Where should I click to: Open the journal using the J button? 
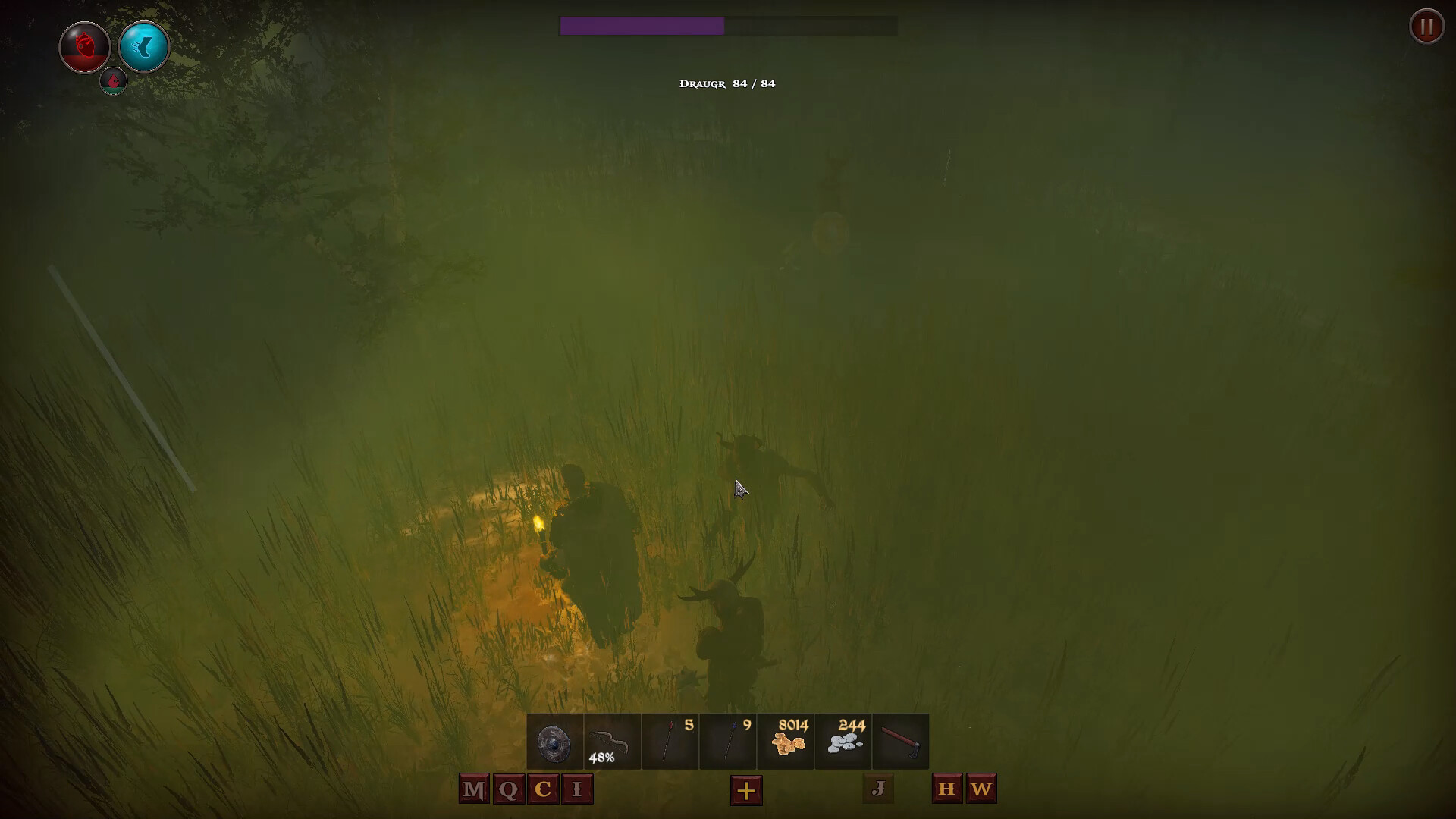[877, 789]
